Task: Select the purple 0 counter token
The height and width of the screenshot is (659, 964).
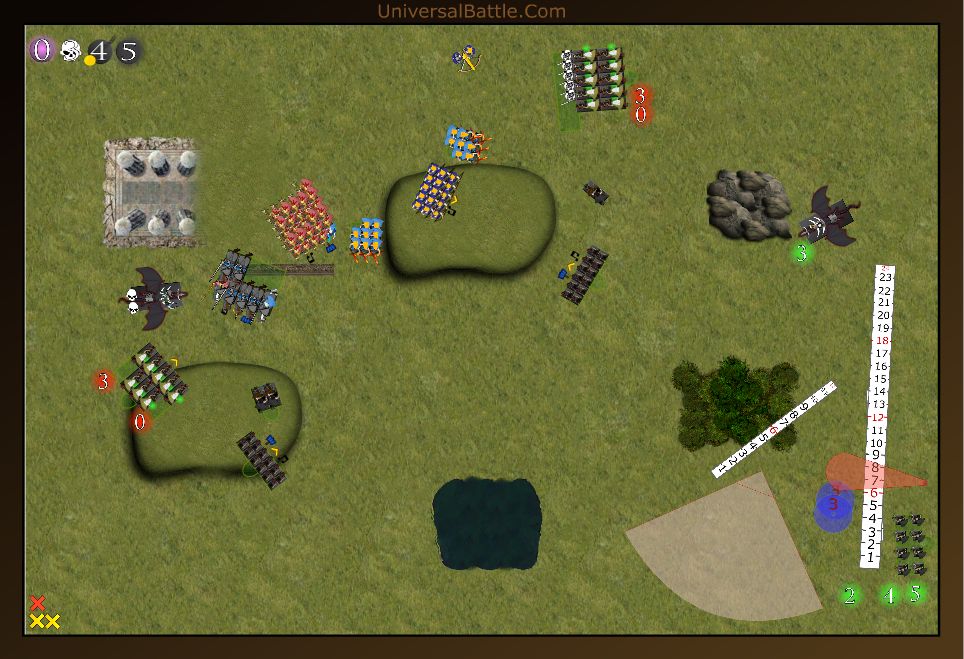Action: [x=41, y=50]
